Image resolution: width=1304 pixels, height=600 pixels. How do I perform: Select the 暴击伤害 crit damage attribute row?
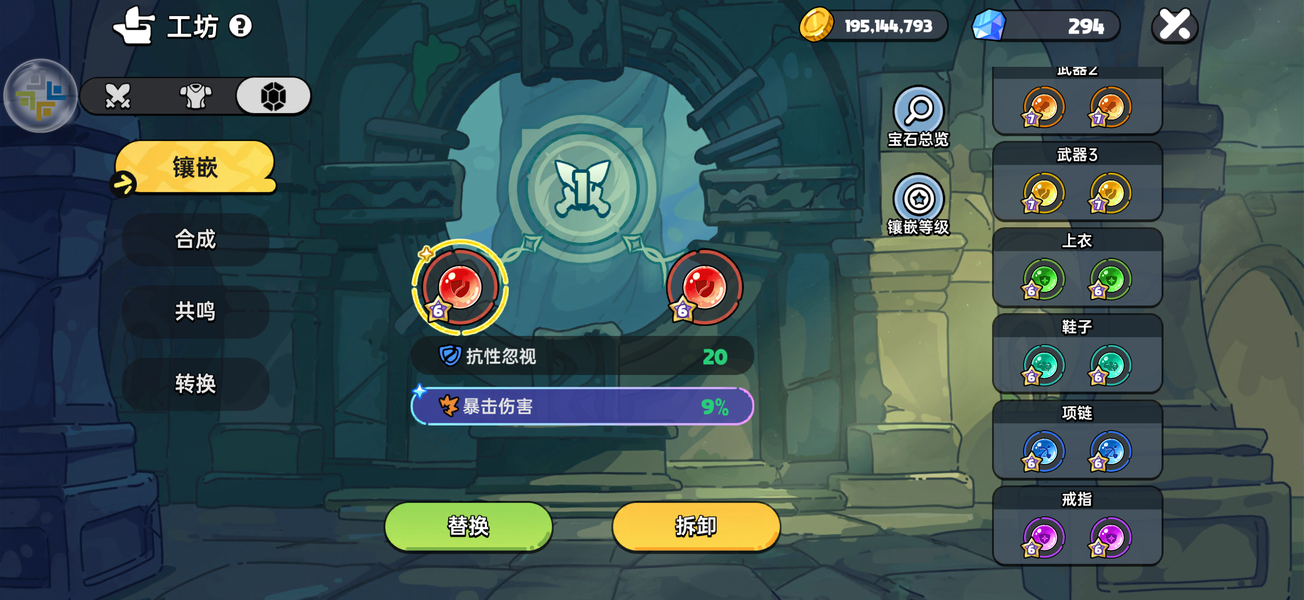pyautogui.click(x=582, y=407)
